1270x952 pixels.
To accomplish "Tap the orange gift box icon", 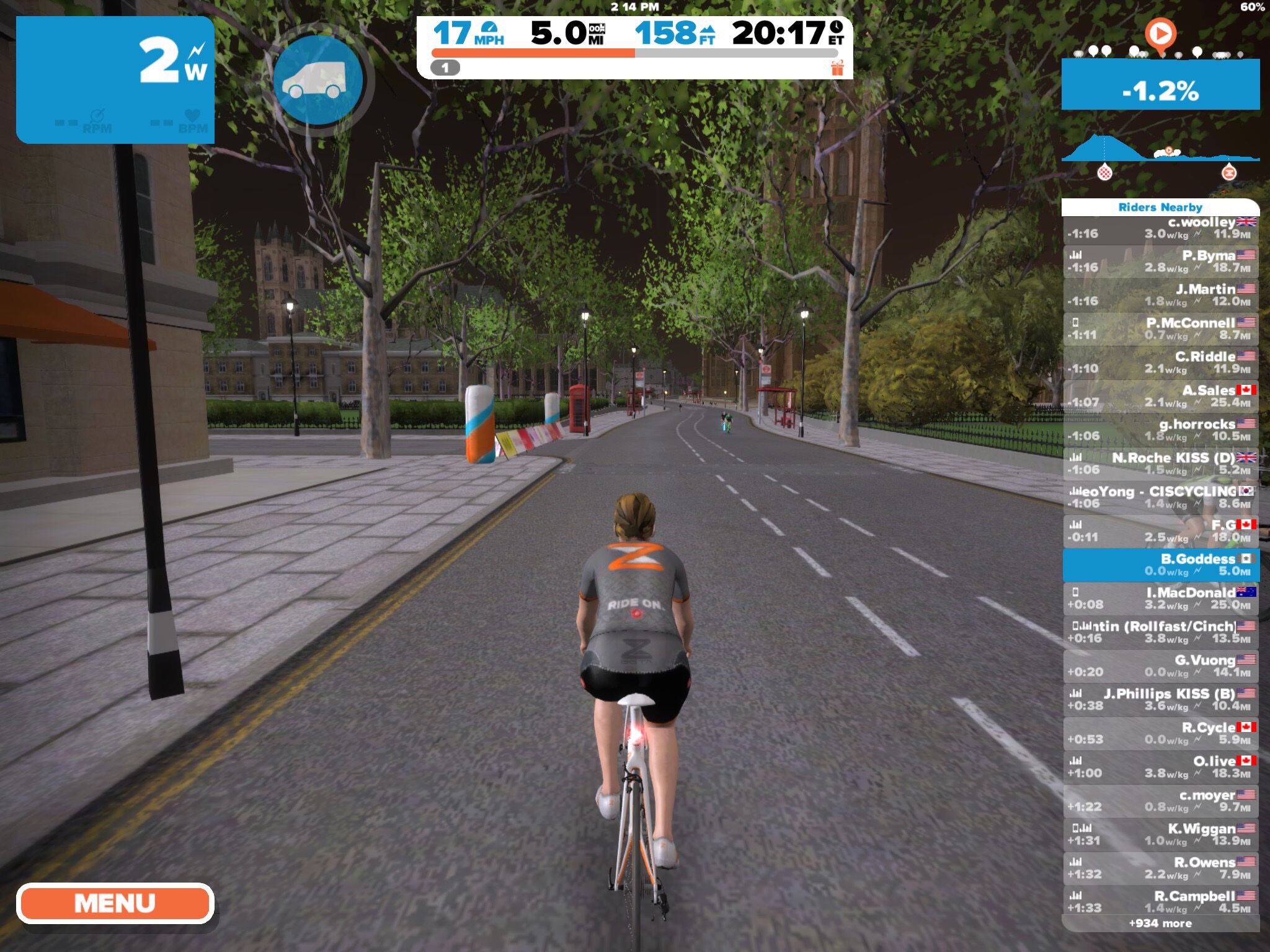I will coord(837,68).
